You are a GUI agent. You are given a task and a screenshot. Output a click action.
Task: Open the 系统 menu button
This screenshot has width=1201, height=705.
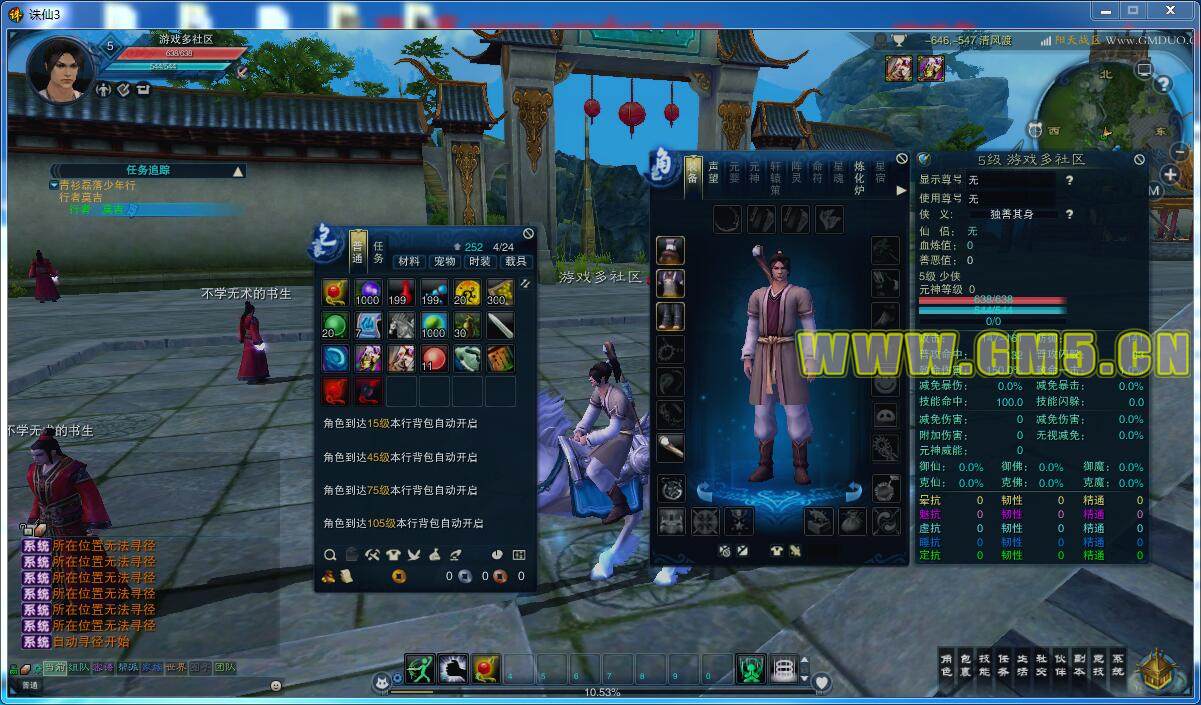click(1118, 665)
